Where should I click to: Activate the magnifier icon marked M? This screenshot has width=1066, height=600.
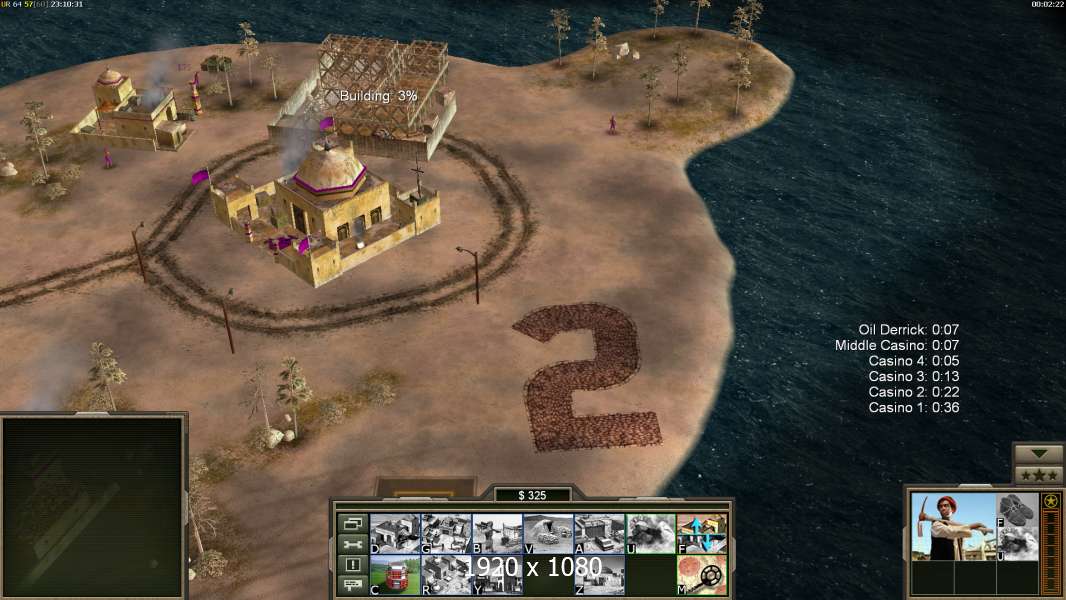(702, 575)
